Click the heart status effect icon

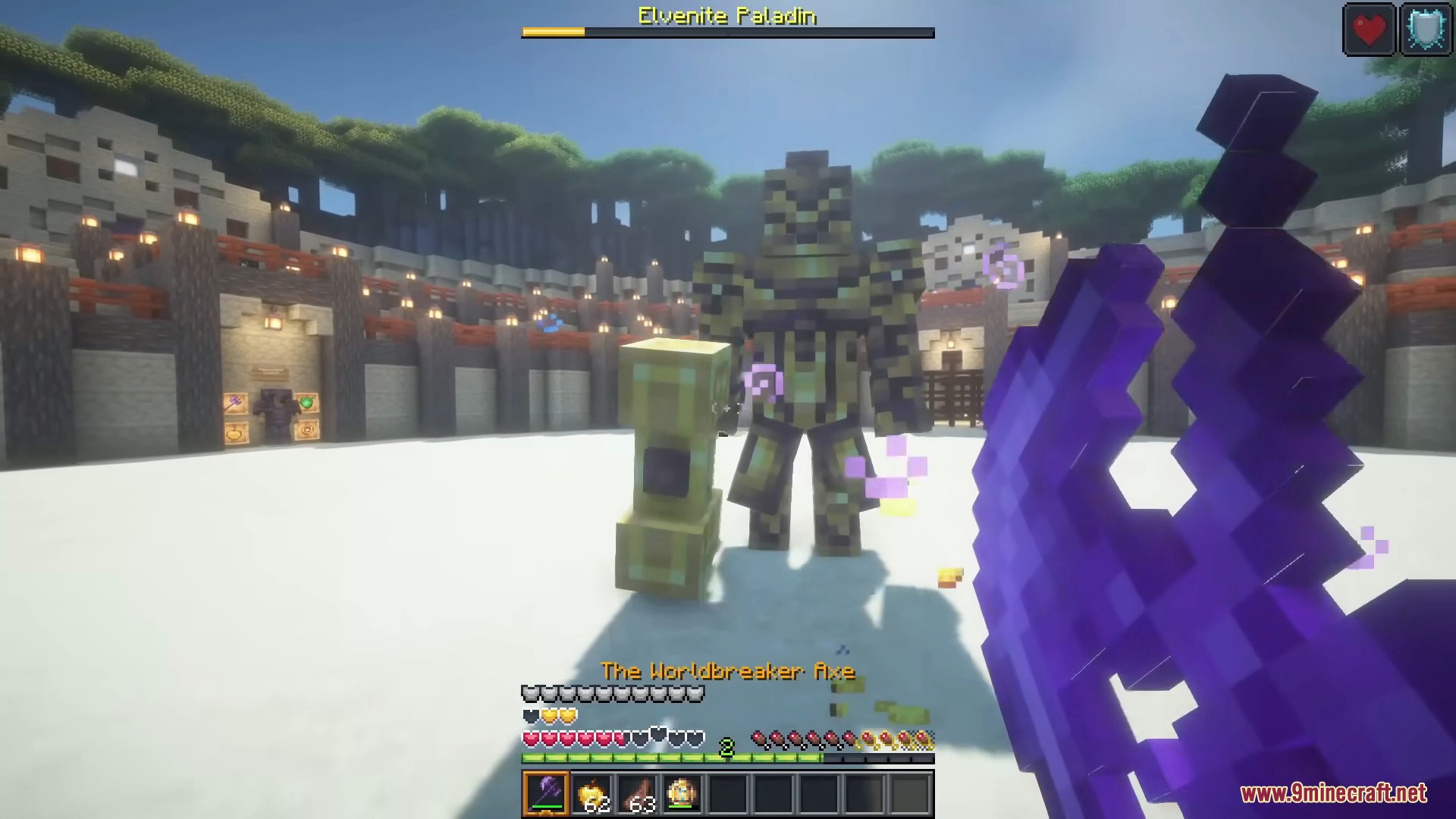click(1369, 30)
